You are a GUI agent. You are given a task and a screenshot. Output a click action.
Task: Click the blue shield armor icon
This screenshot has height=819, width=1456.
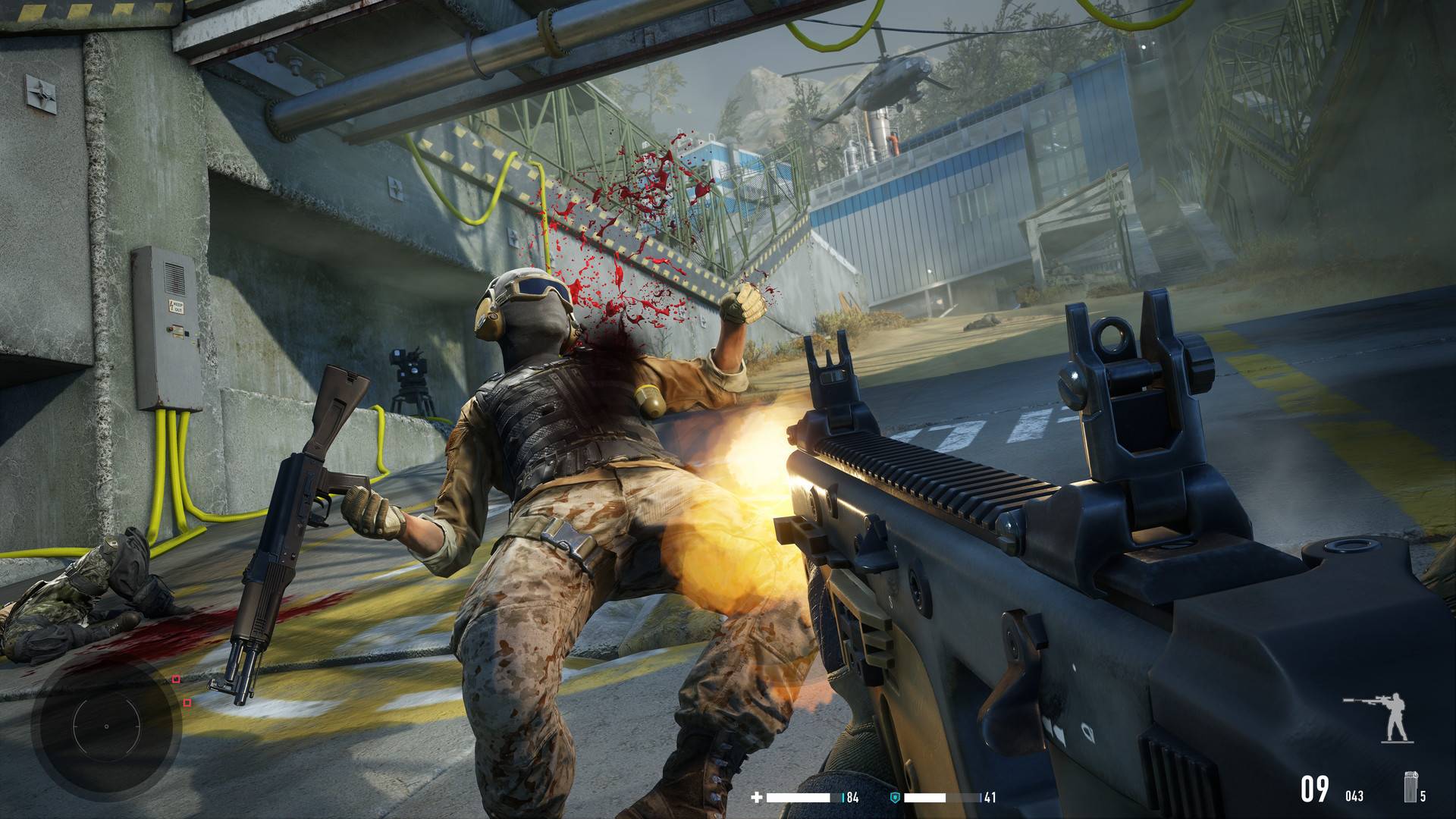(895, 797)
